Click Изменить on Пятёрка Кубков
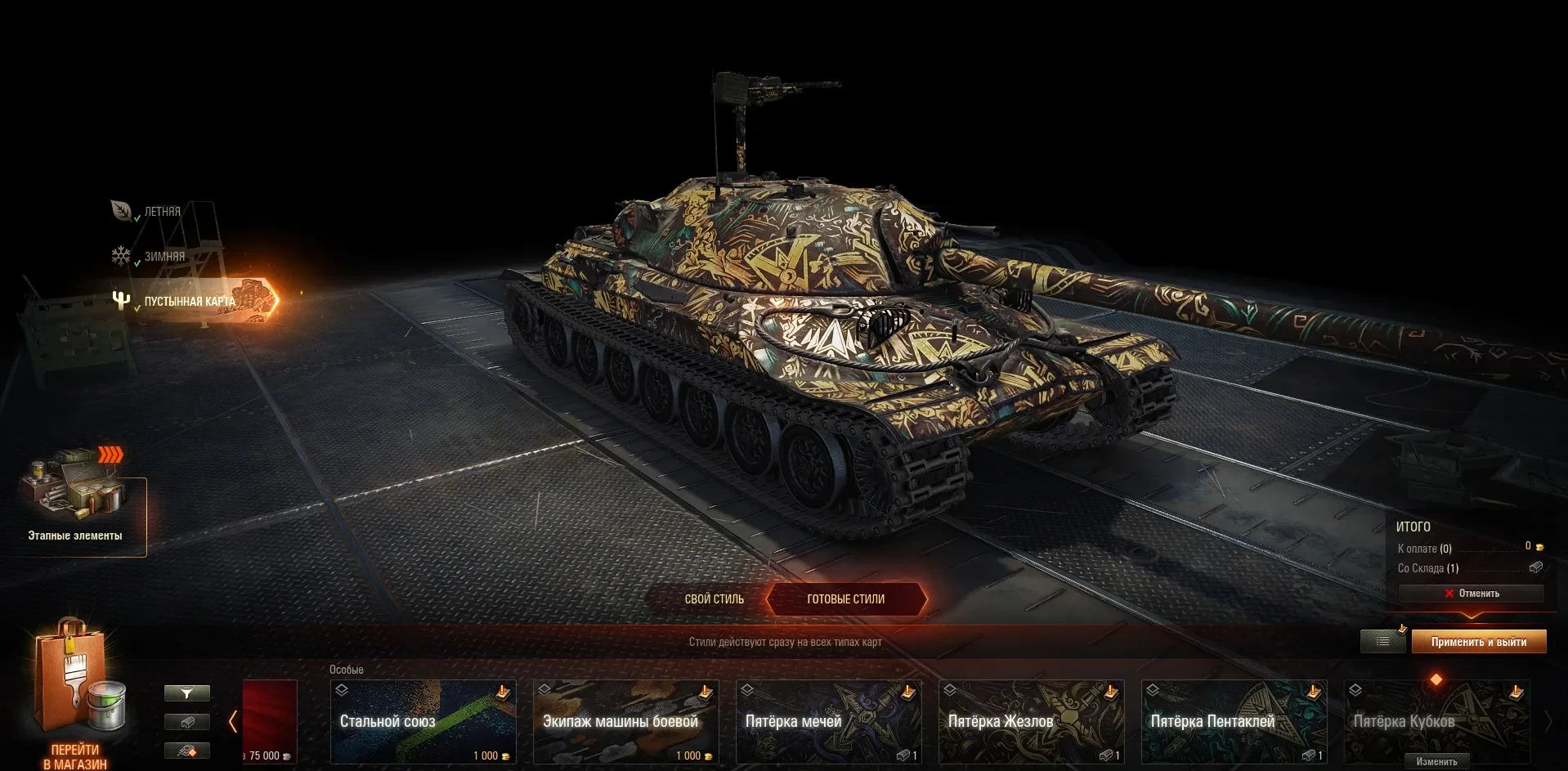Screen dimensions: 1568x771 pos(1436,761)
